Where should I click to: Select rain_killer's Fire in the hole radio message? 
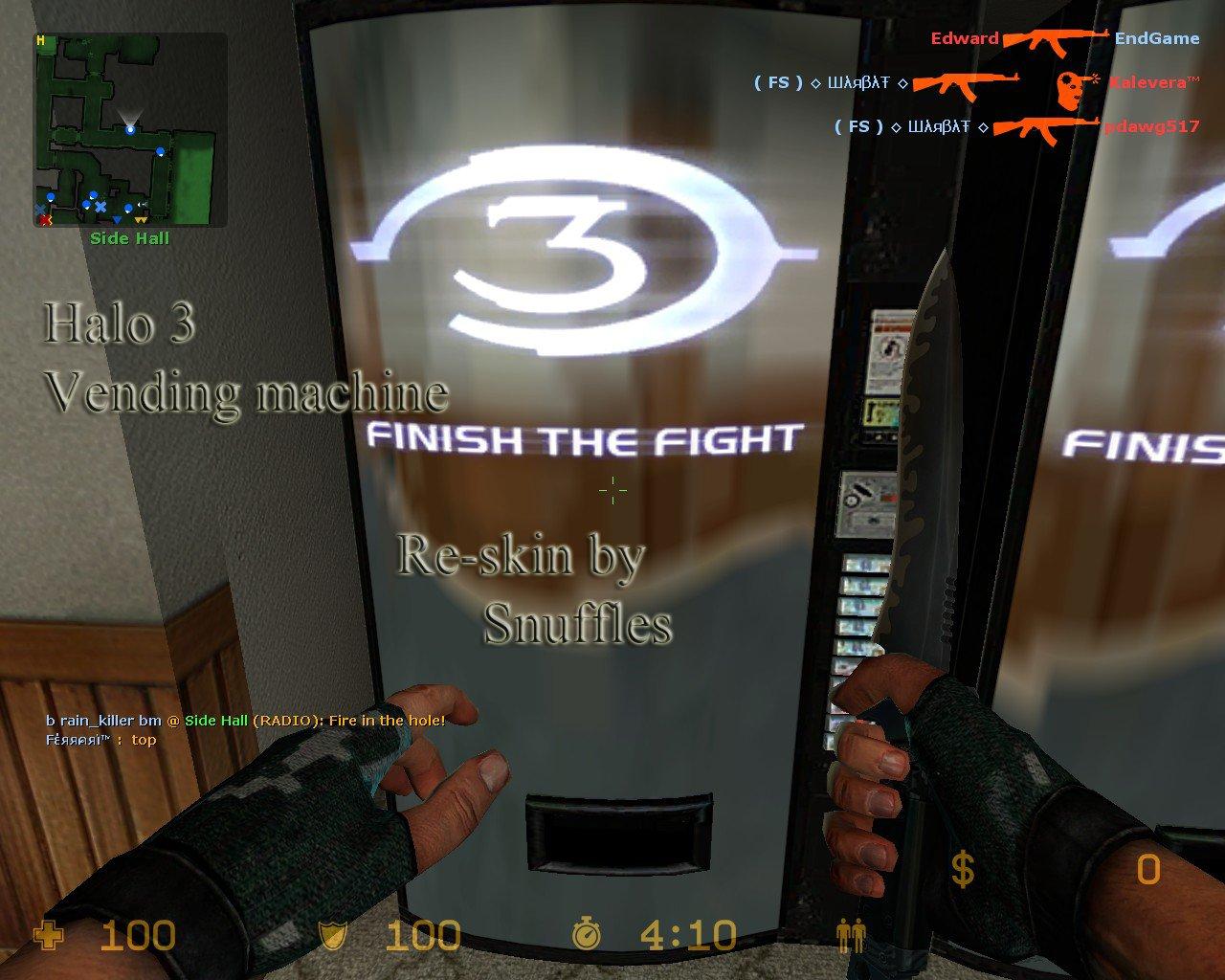click(x=245, y=720)
